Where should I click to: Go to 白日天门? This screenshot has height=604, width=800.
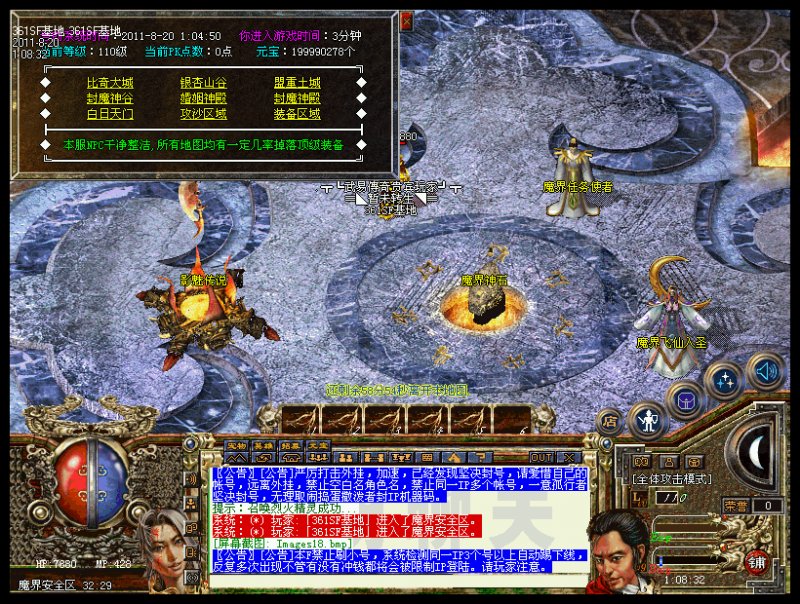tap(110, 114)
